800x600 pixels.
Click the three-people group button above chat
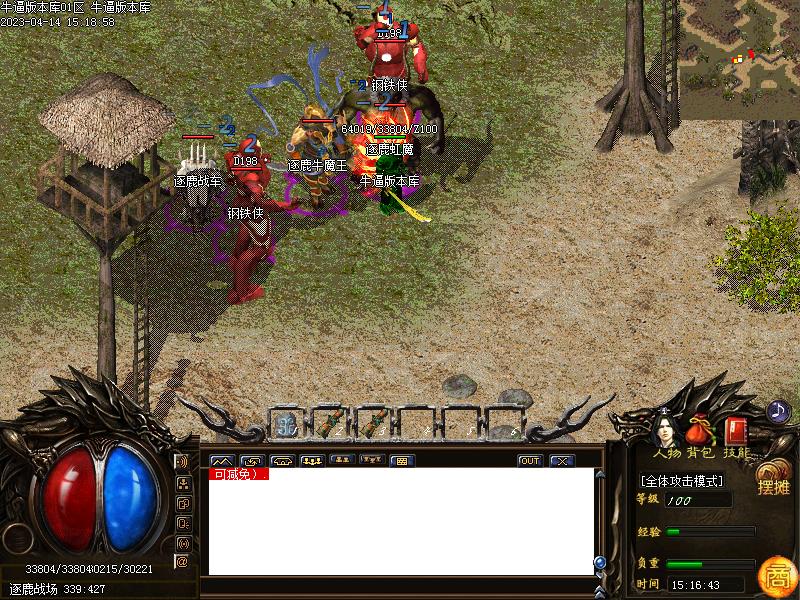click(x=311, y=461)
